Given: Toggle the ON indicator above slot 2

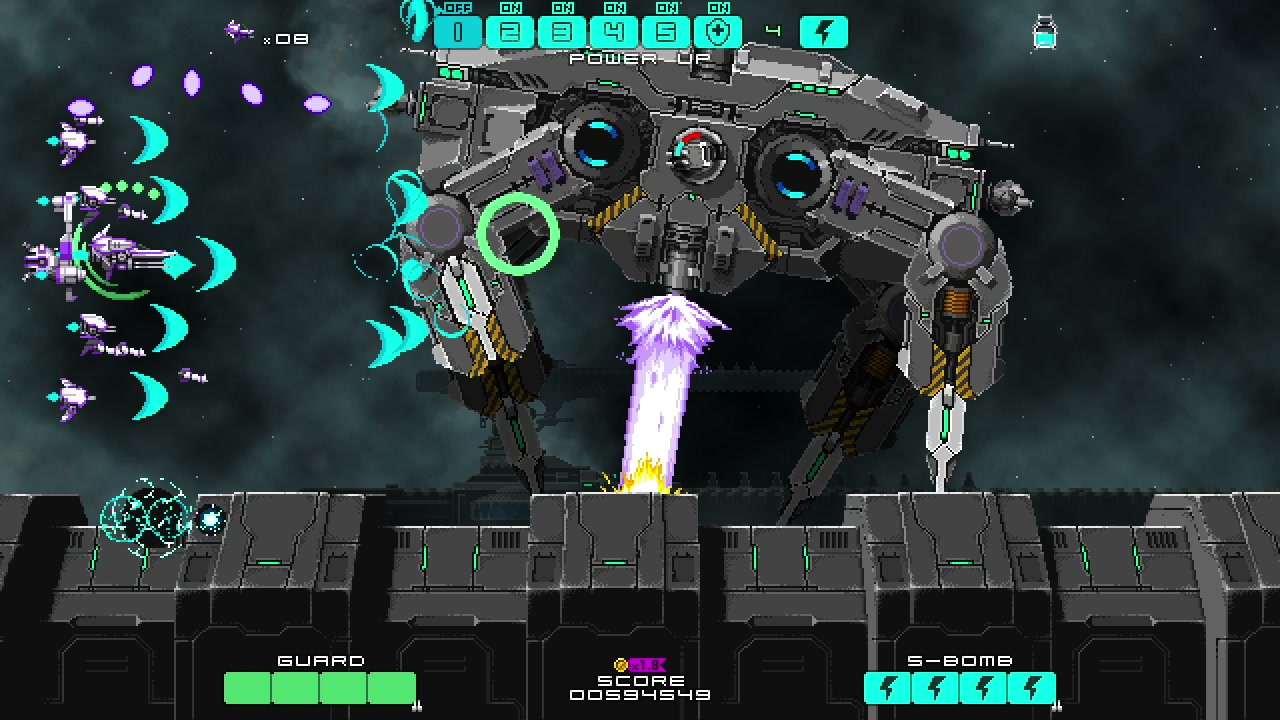Looking at the screenshot, I should 510,7.
